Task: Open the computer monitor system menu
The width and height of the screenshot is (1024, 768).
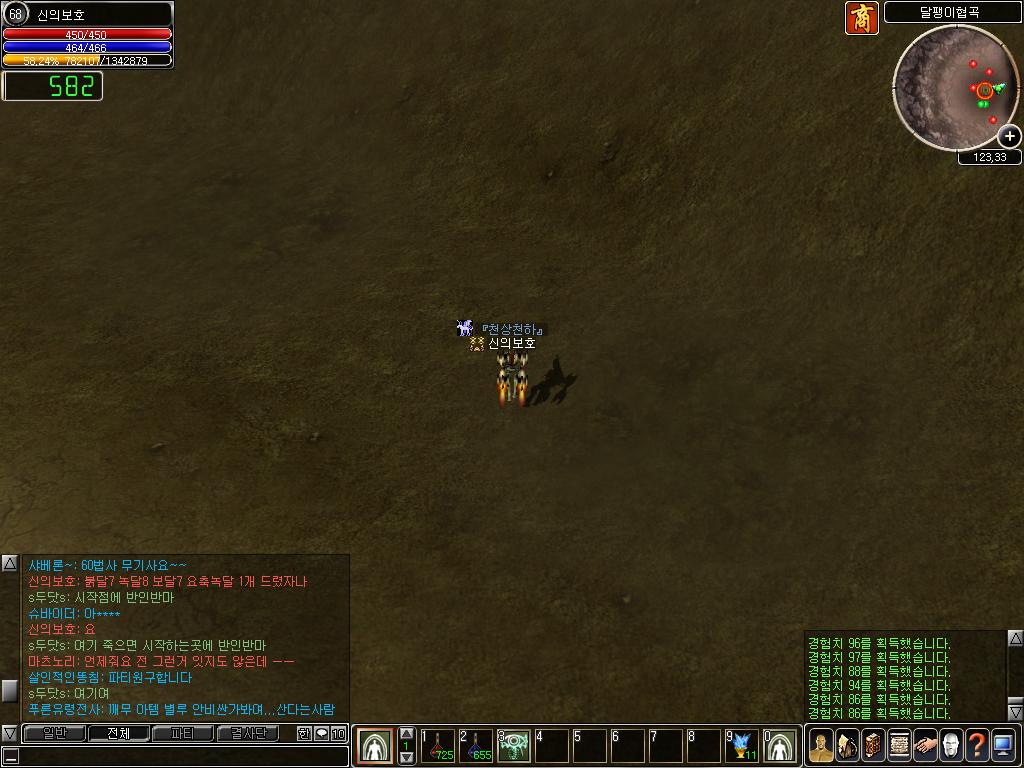Action: coord(1003,746)
